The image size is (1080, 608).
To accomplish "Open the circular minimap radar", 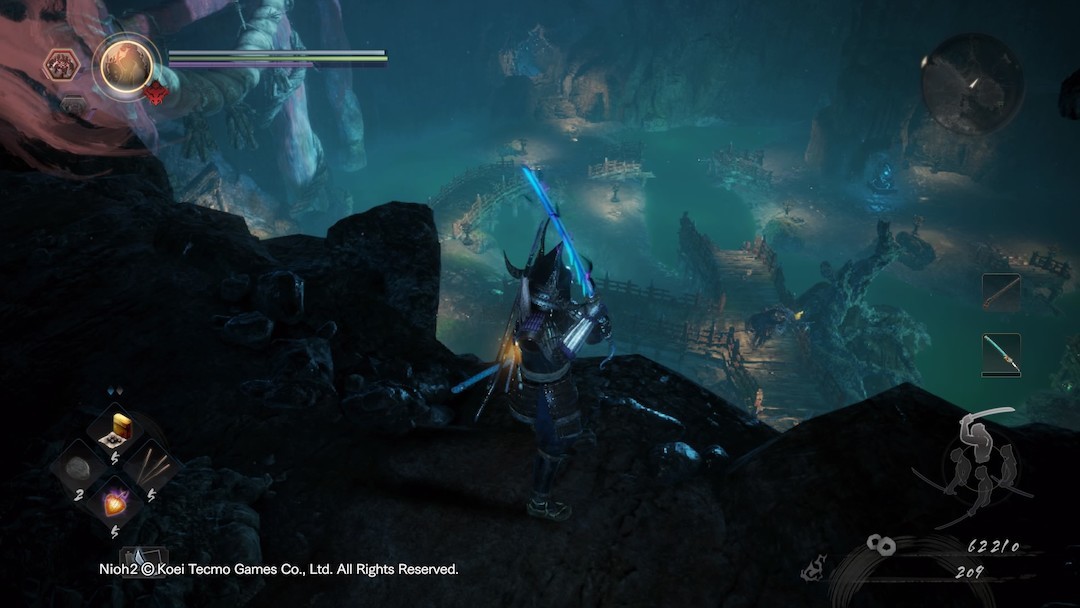I will (971, 84).
